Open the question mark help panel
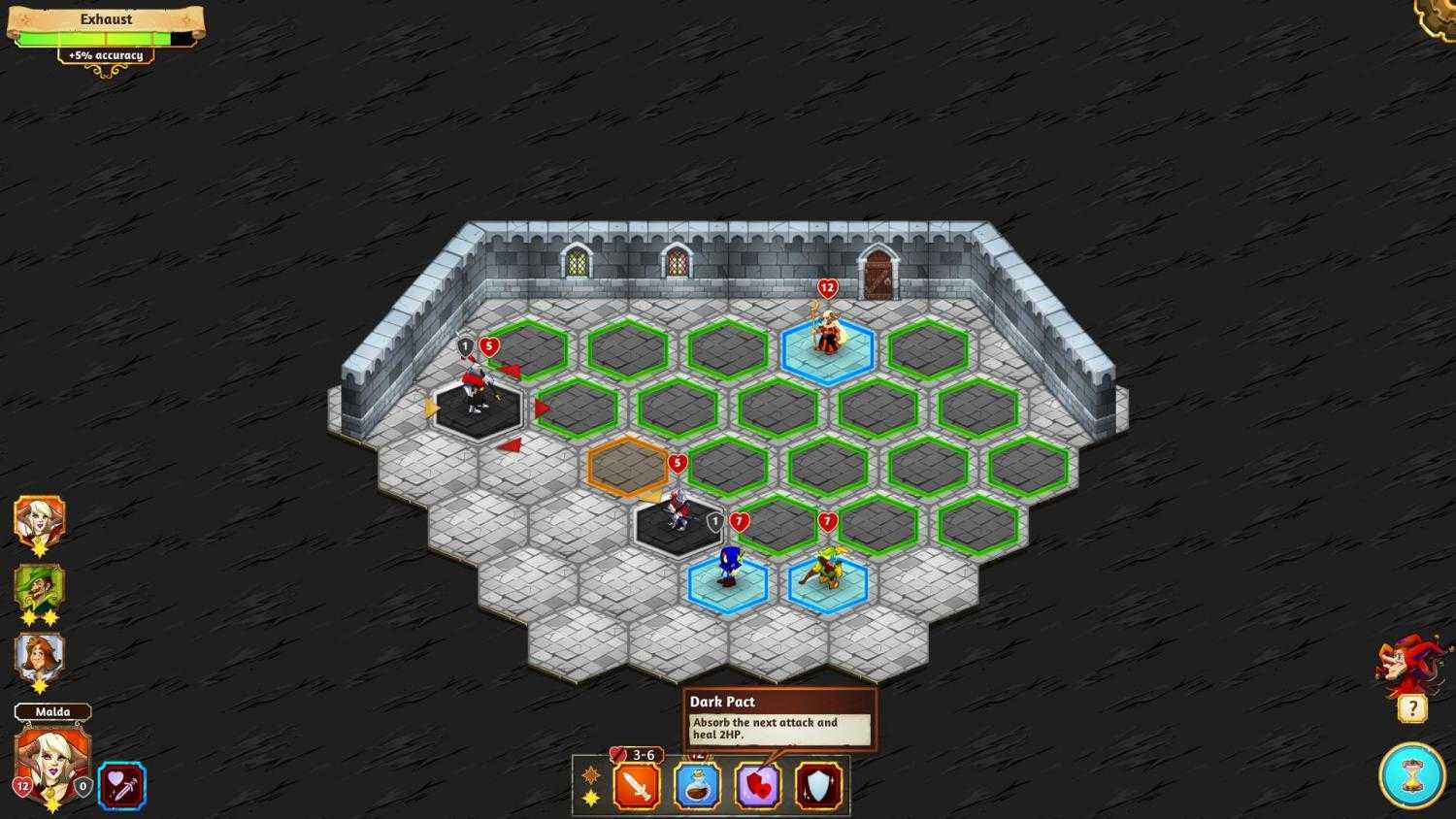 tap(1411, 707)
